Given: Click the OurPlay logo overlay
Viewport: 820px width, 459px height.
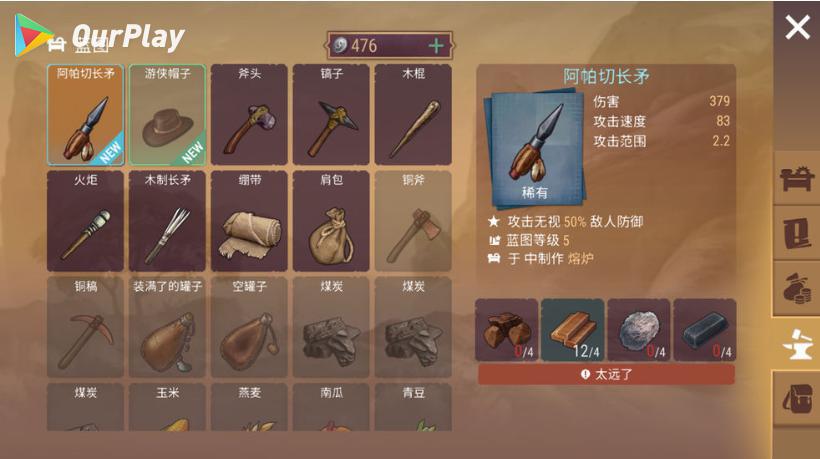Looking at the screenshot, I should pyautogui.click(x=100, y=36).
